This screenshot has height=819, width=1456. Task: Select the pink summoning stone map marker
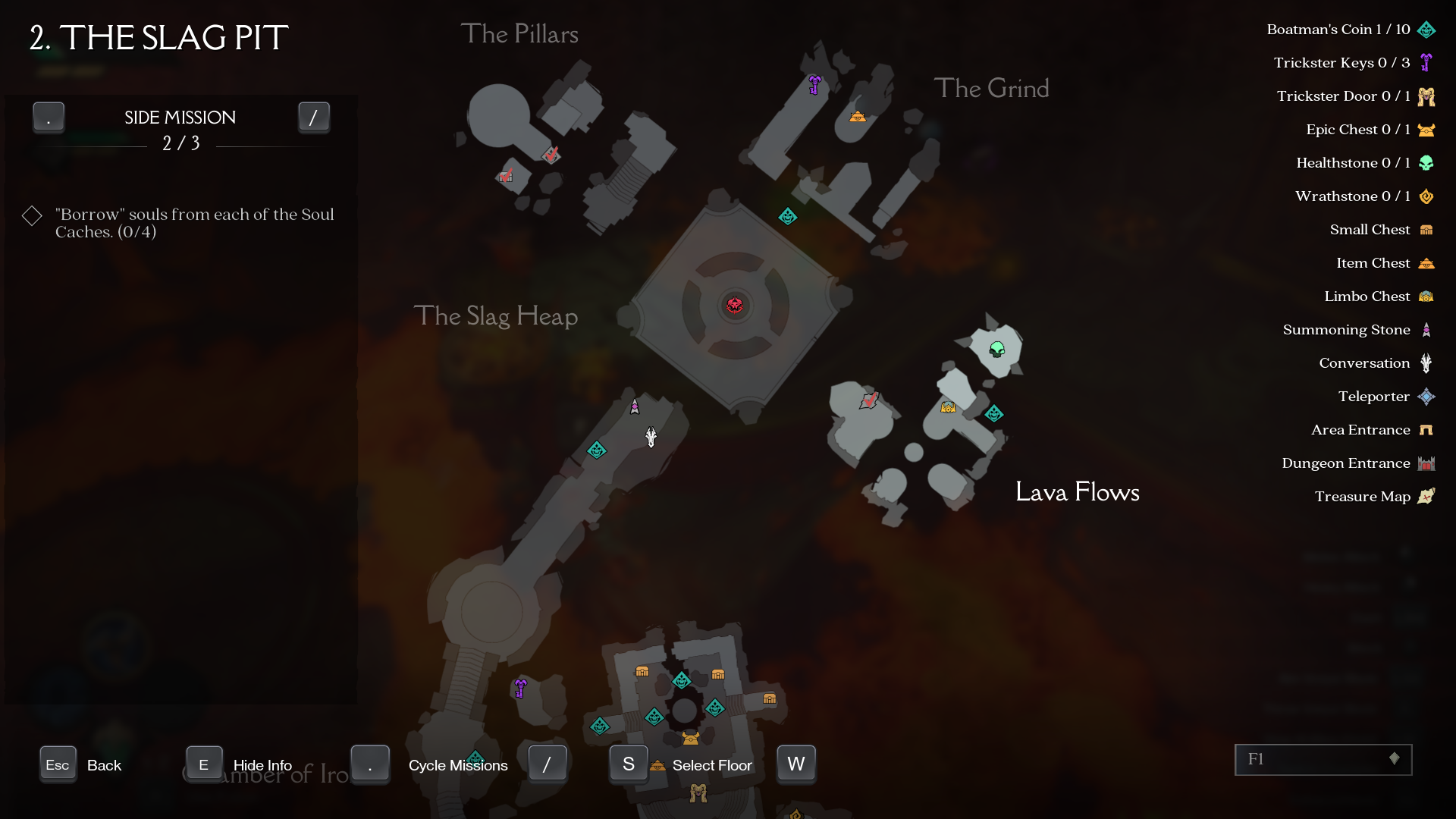coord(635,407)
